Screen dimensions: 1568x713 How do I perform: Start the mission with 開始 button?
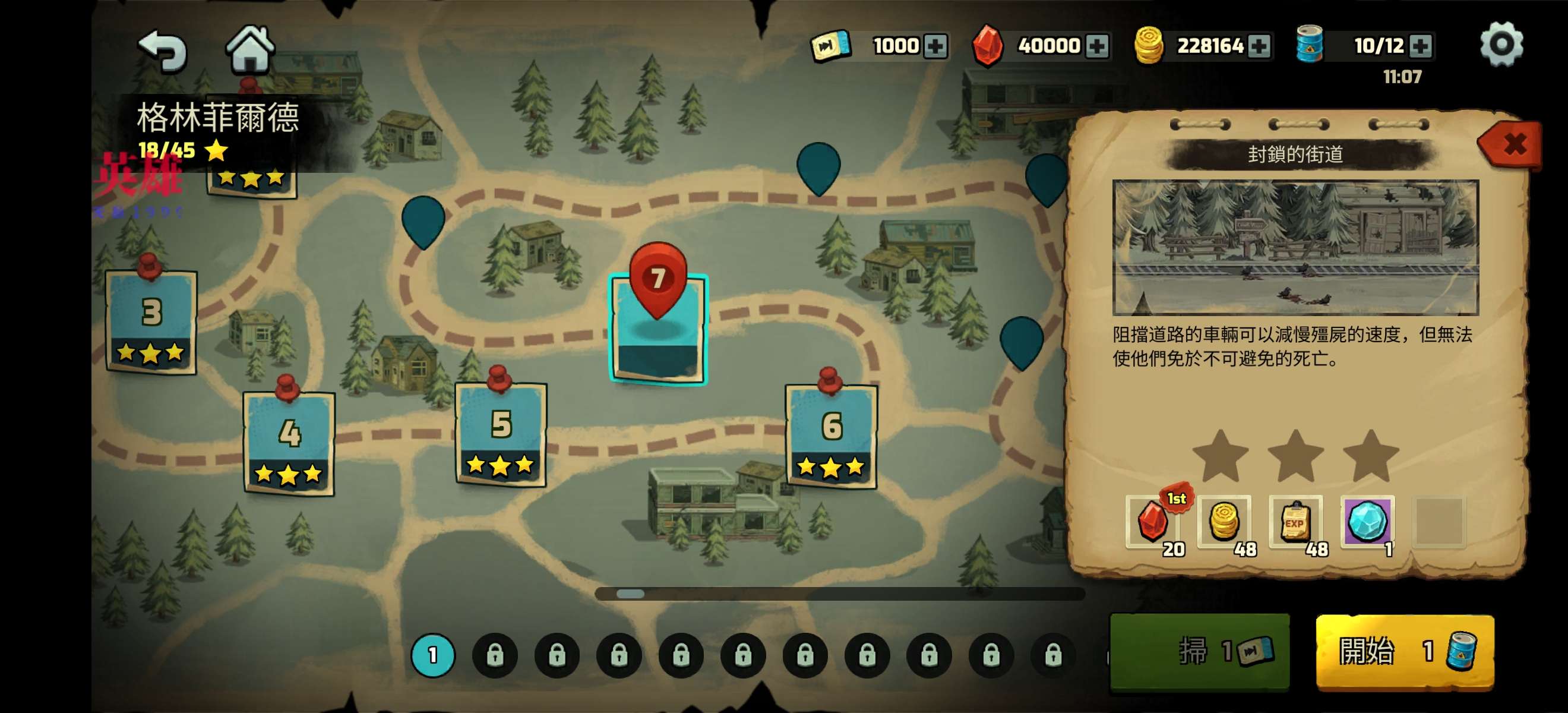tap(1404, 651)
